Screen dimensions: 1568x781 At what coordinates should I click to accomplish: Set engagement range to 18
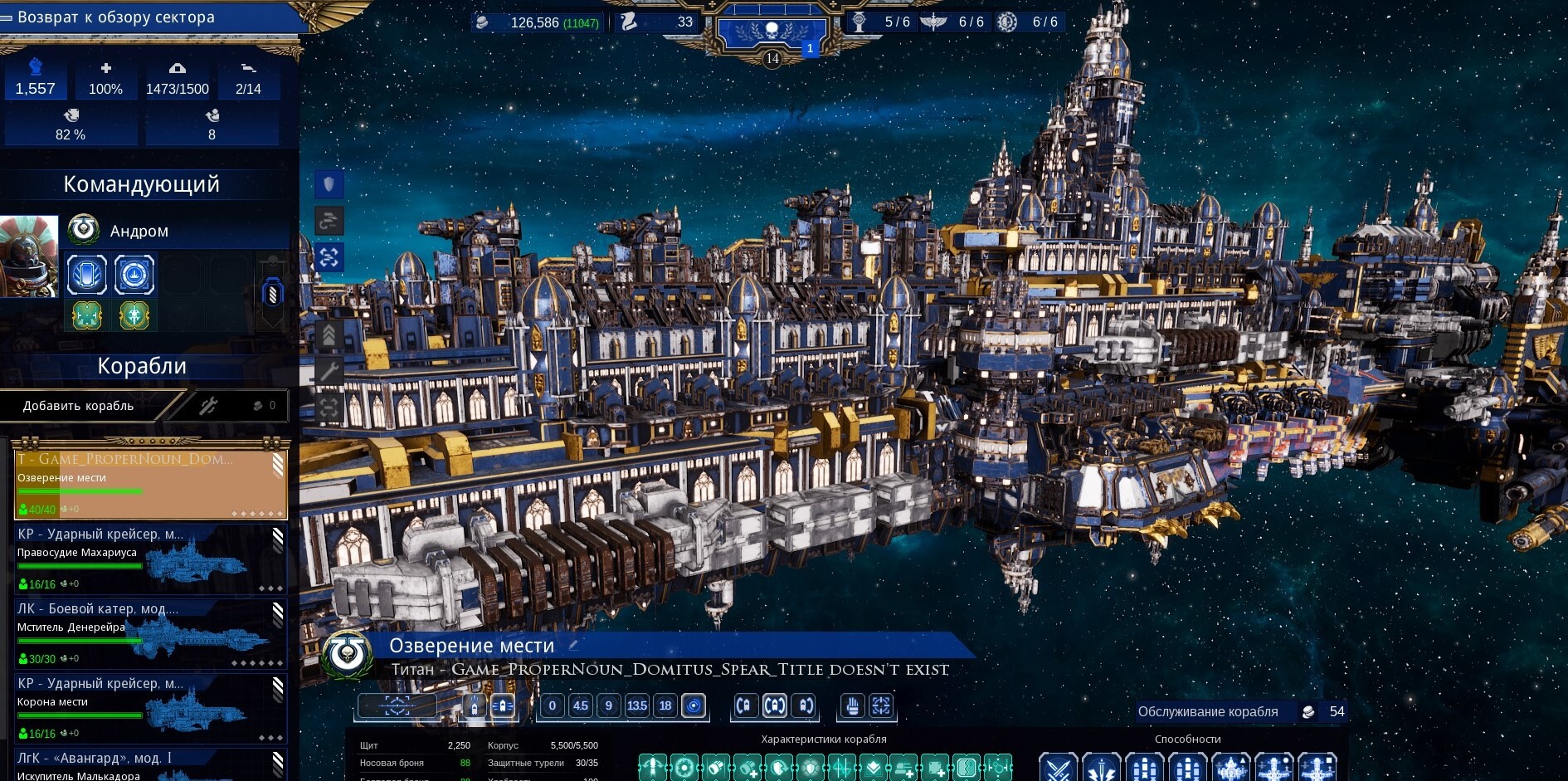coord(665,705)
